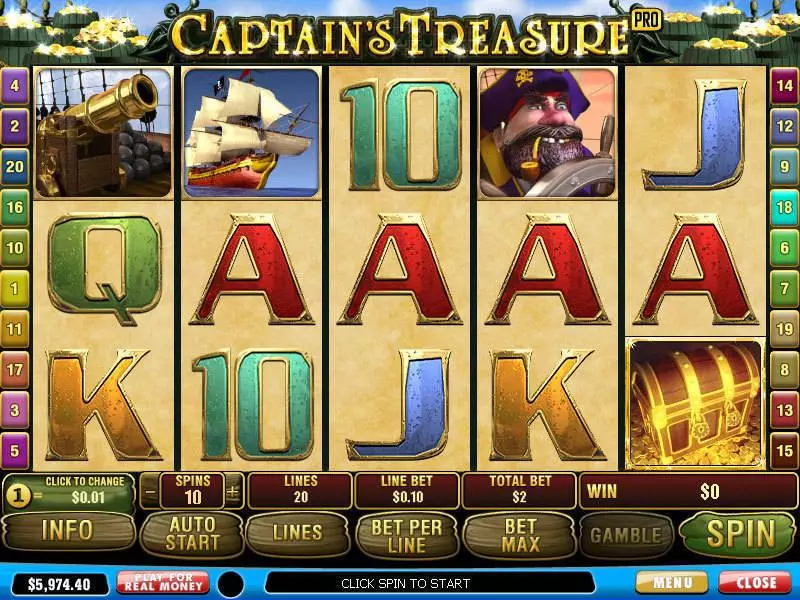Select payline number 20 marker
Image resolution: width=800 pixels, height=600 pixels.
point(15,167)
